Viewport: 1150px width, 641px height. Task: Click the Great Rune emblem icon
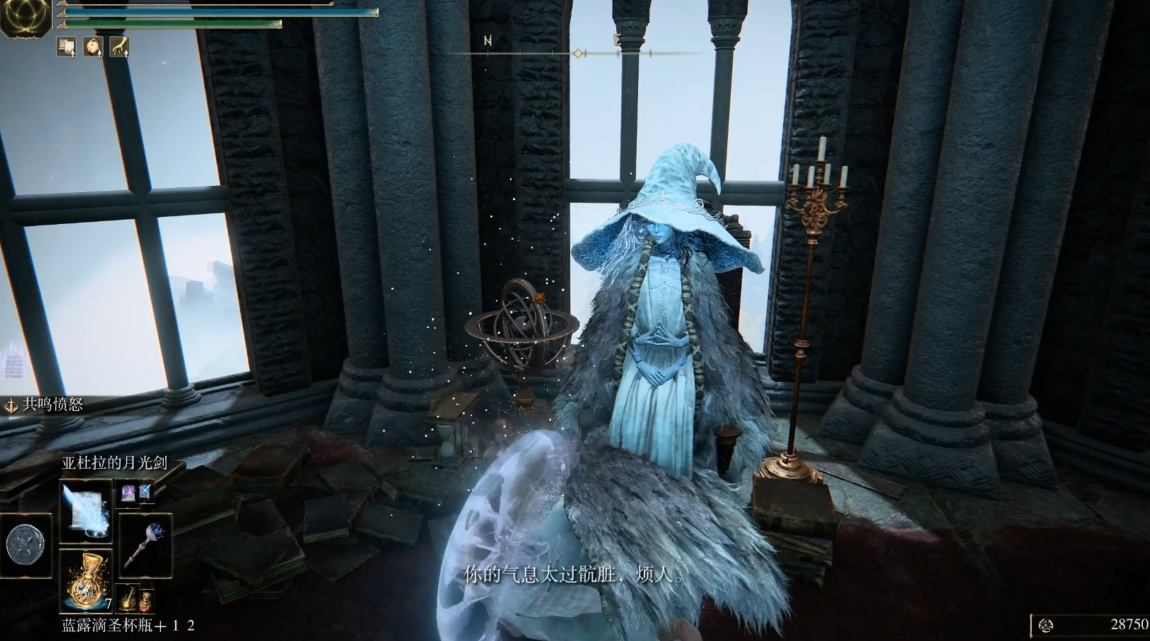coord(25,17)
